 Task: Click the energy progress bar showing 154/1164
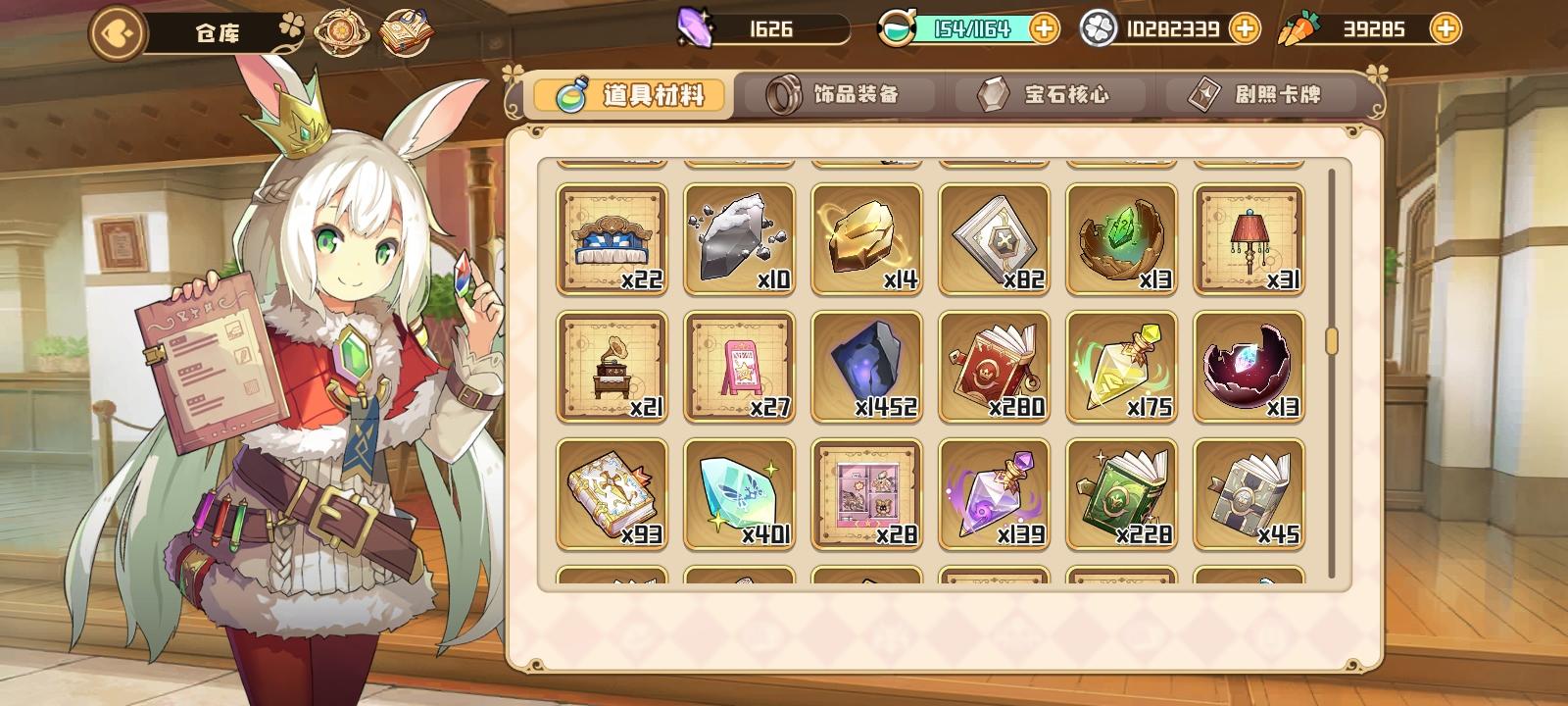click(x=970, y=28)
